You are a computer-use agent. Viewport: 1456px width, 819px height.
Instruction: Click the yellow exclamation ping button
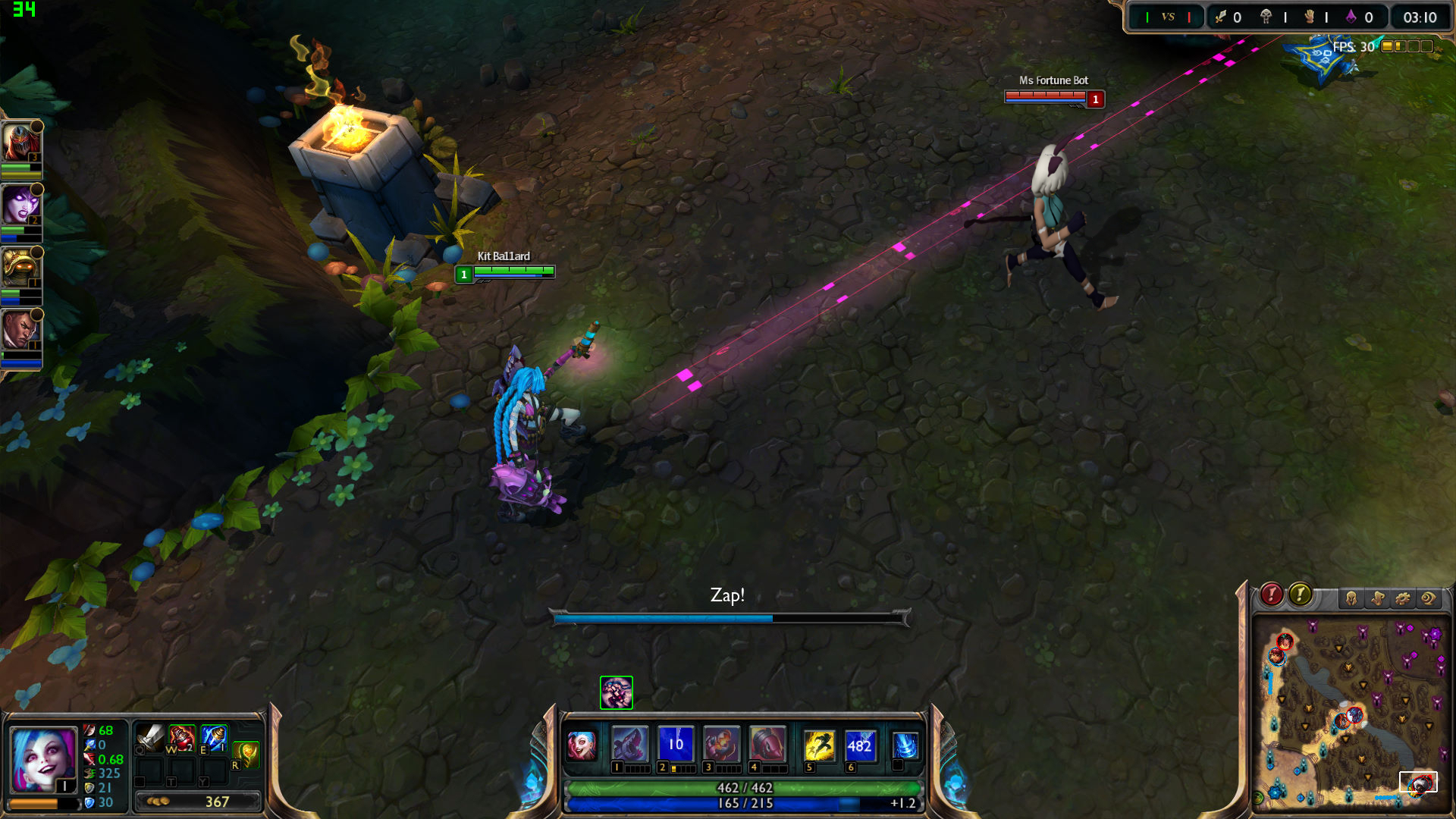1300,595
